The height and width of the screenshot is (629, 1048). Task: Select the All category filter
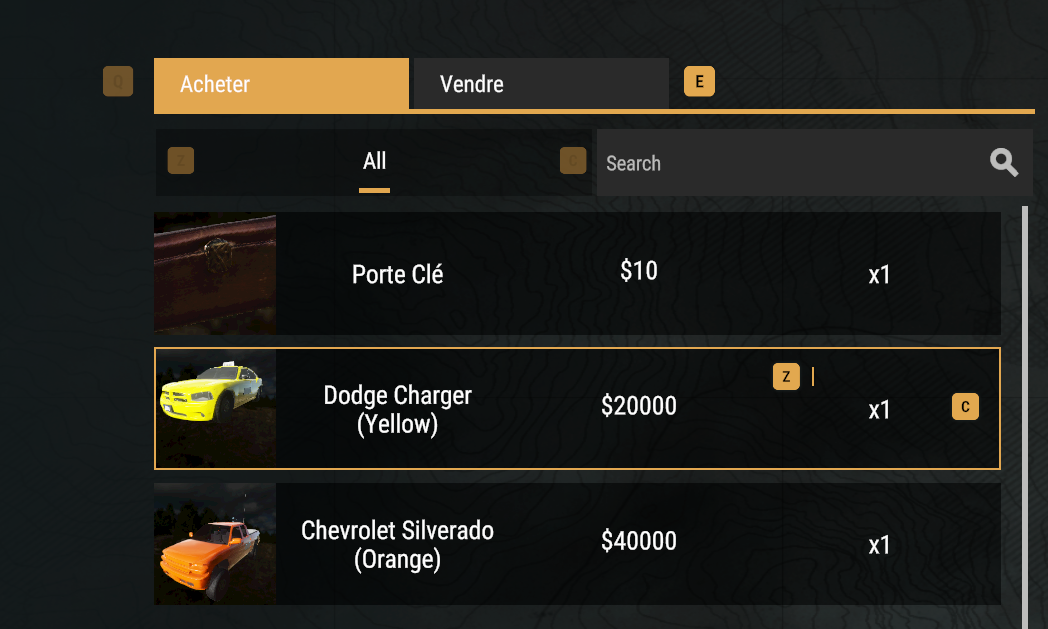pos(375,162)
